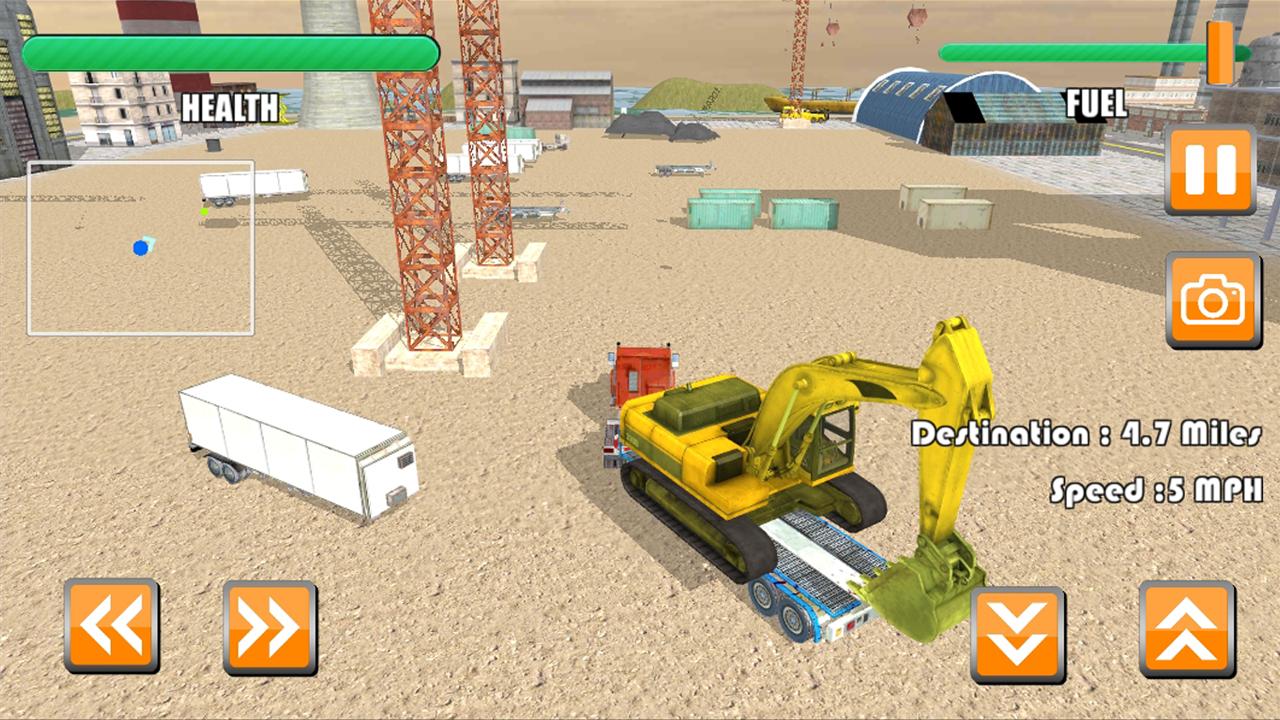Select the HEALTH label
Image resolution: width=1280 pixels, height=720 pixels.
pos(232,108)
